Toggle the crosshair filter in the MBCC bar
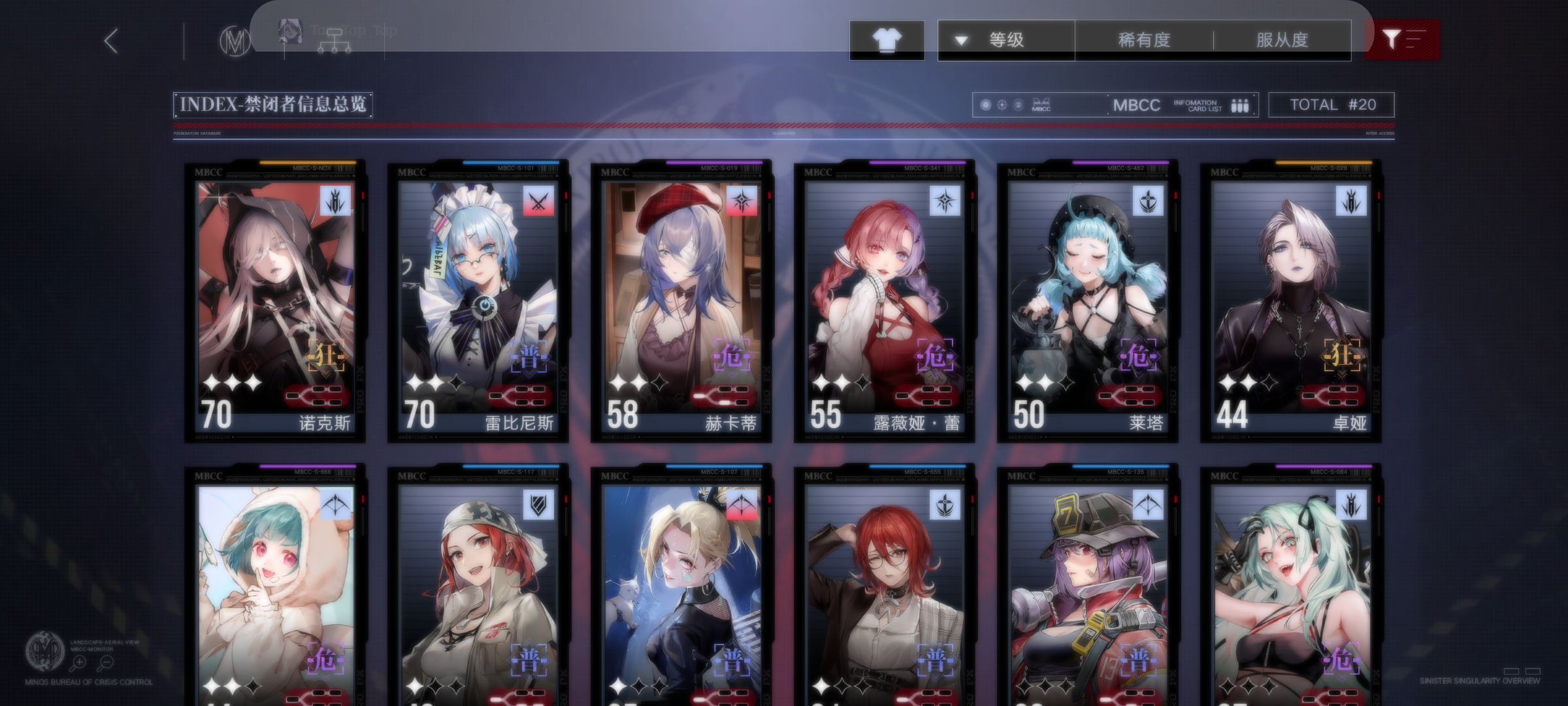This screenshot has height=706, width=1568. [x=1001, y=104]
